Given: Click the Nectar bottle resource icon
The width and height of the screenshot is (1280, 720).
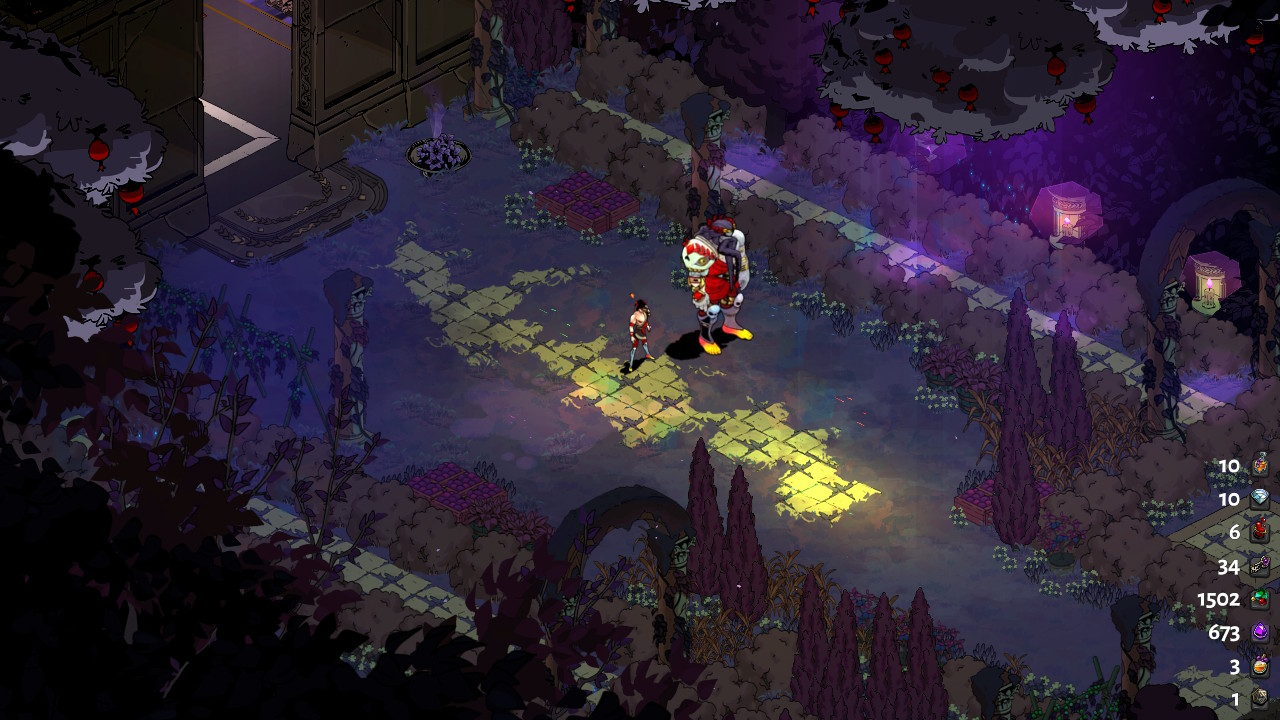Looking at the screenshot, I should [x=1260, y=666].
